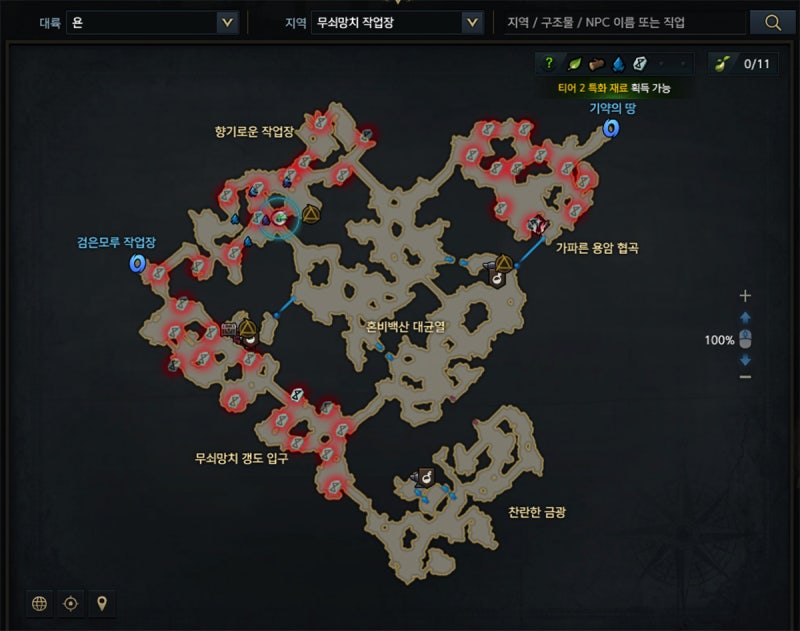This screenshot has height=631, width=800.
Task: Open the continent dropdown showing 욘
Action: 153,22
